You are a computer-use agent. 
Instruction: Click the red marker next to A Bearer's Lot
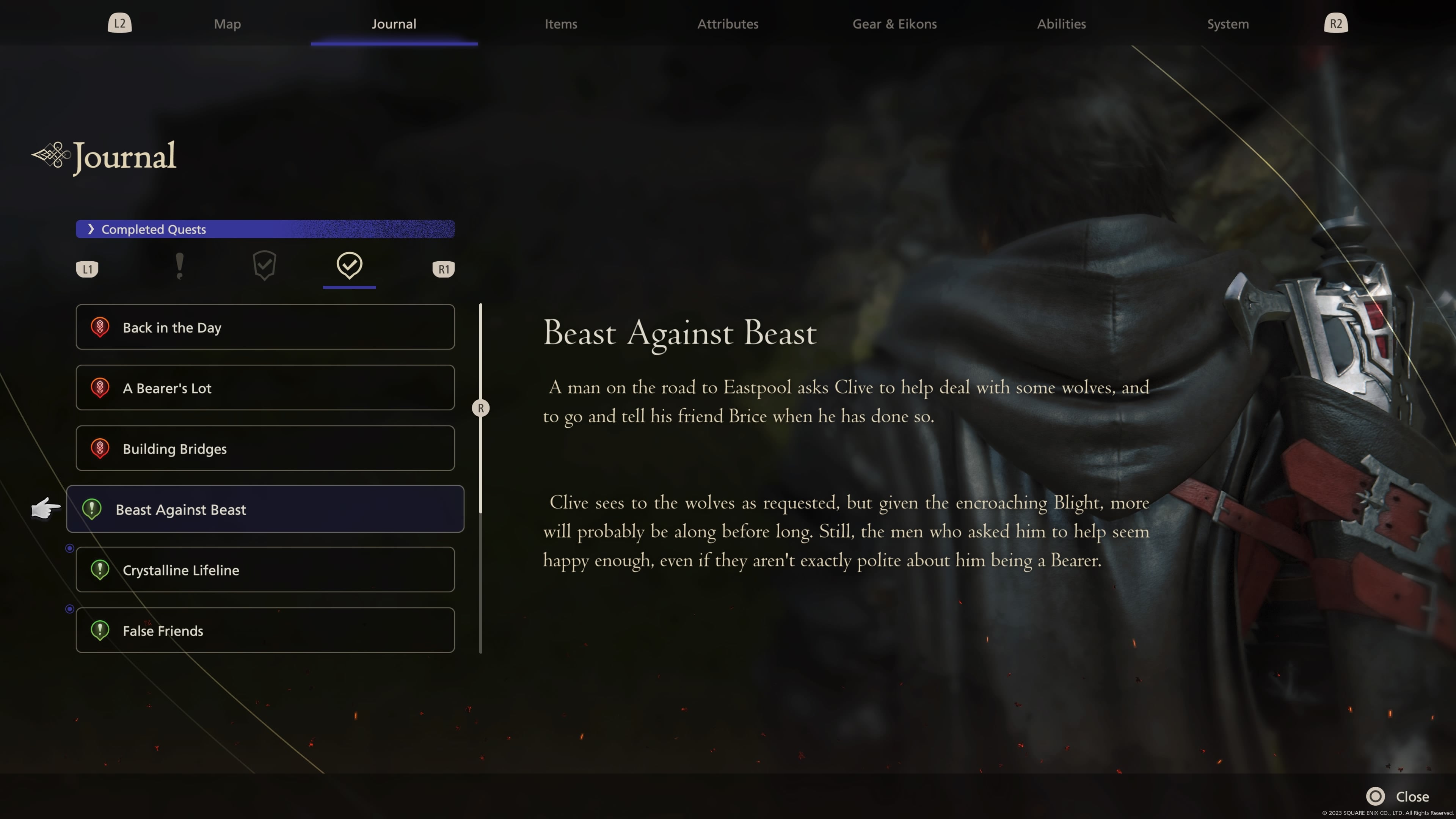(x=100, y=388)
